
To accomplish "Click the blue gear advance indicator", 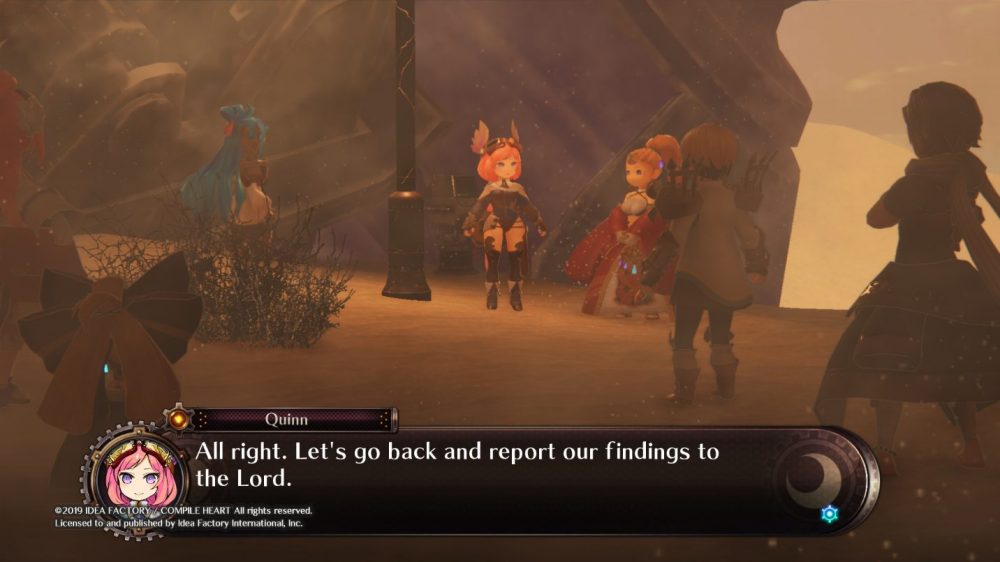I will (829, 514).
